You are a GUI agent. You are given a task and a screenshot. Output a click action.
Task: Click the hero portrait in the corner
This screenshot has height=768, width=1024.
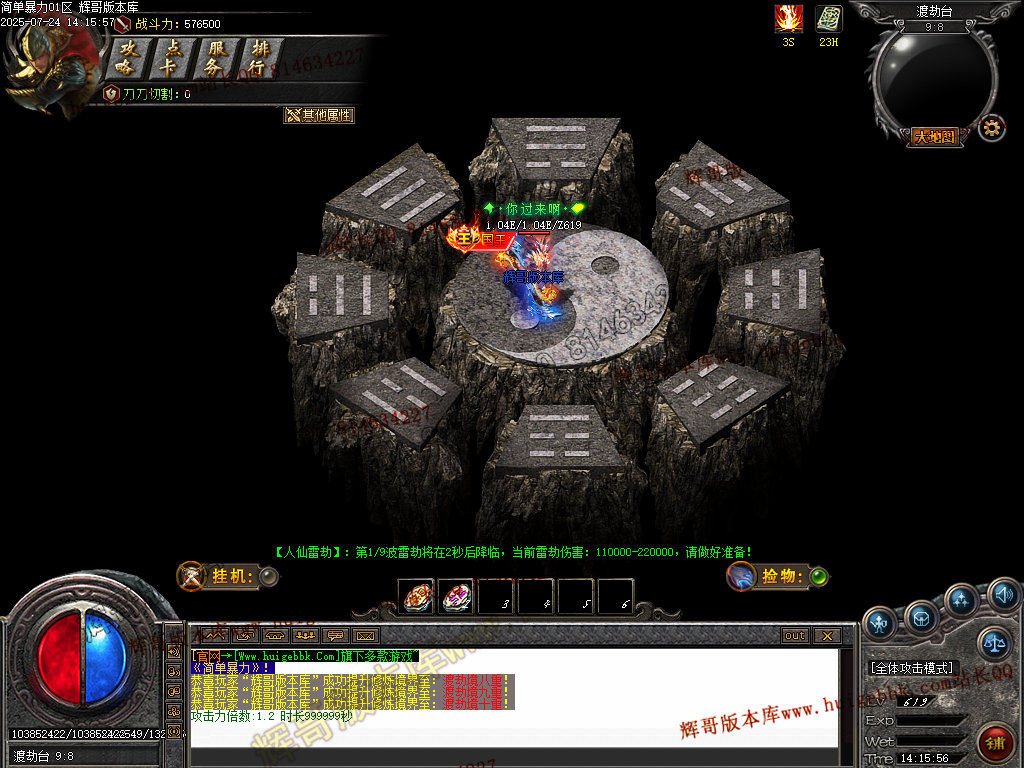point(50,70)
